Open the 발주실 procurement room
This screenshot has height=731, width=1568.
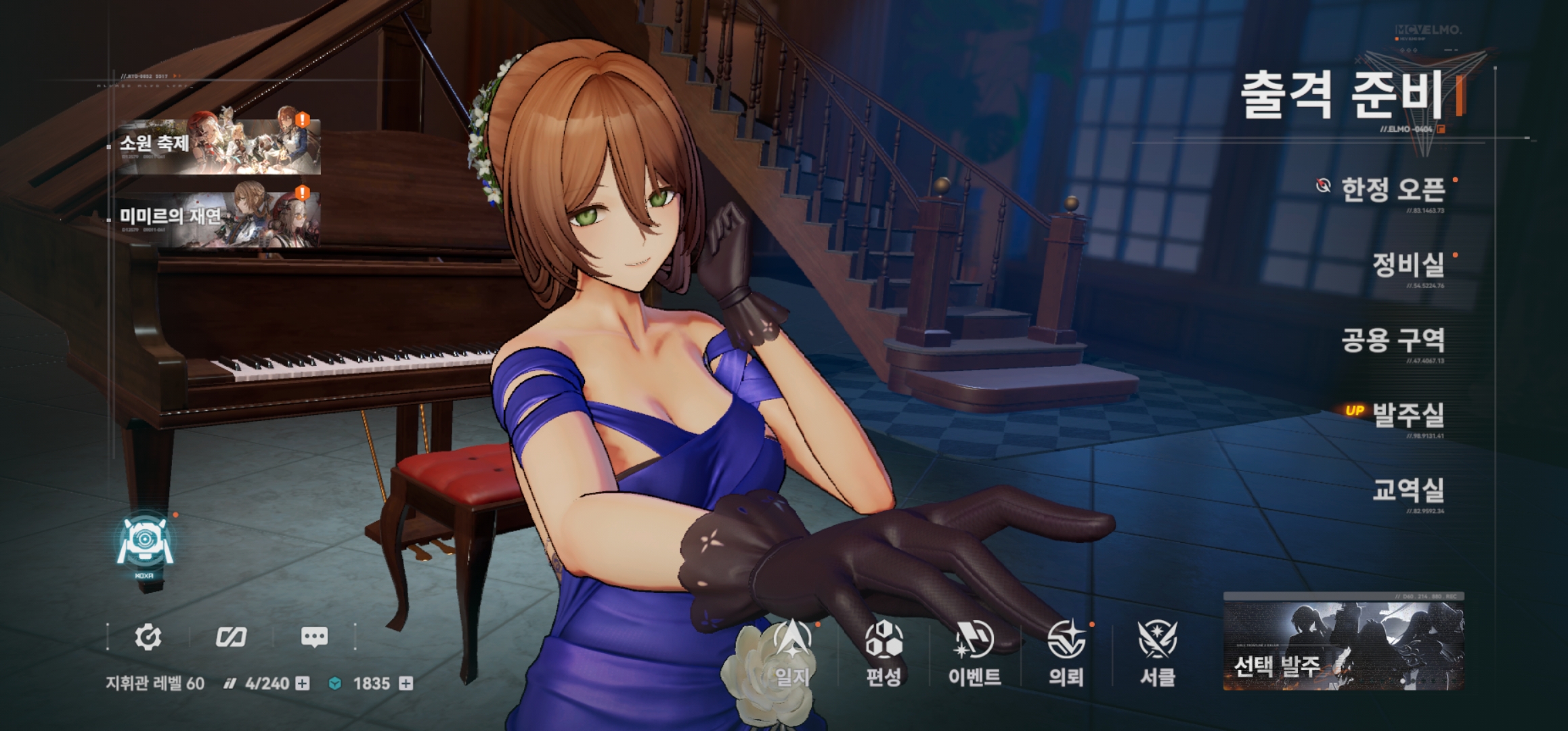tap(1408, 414)
